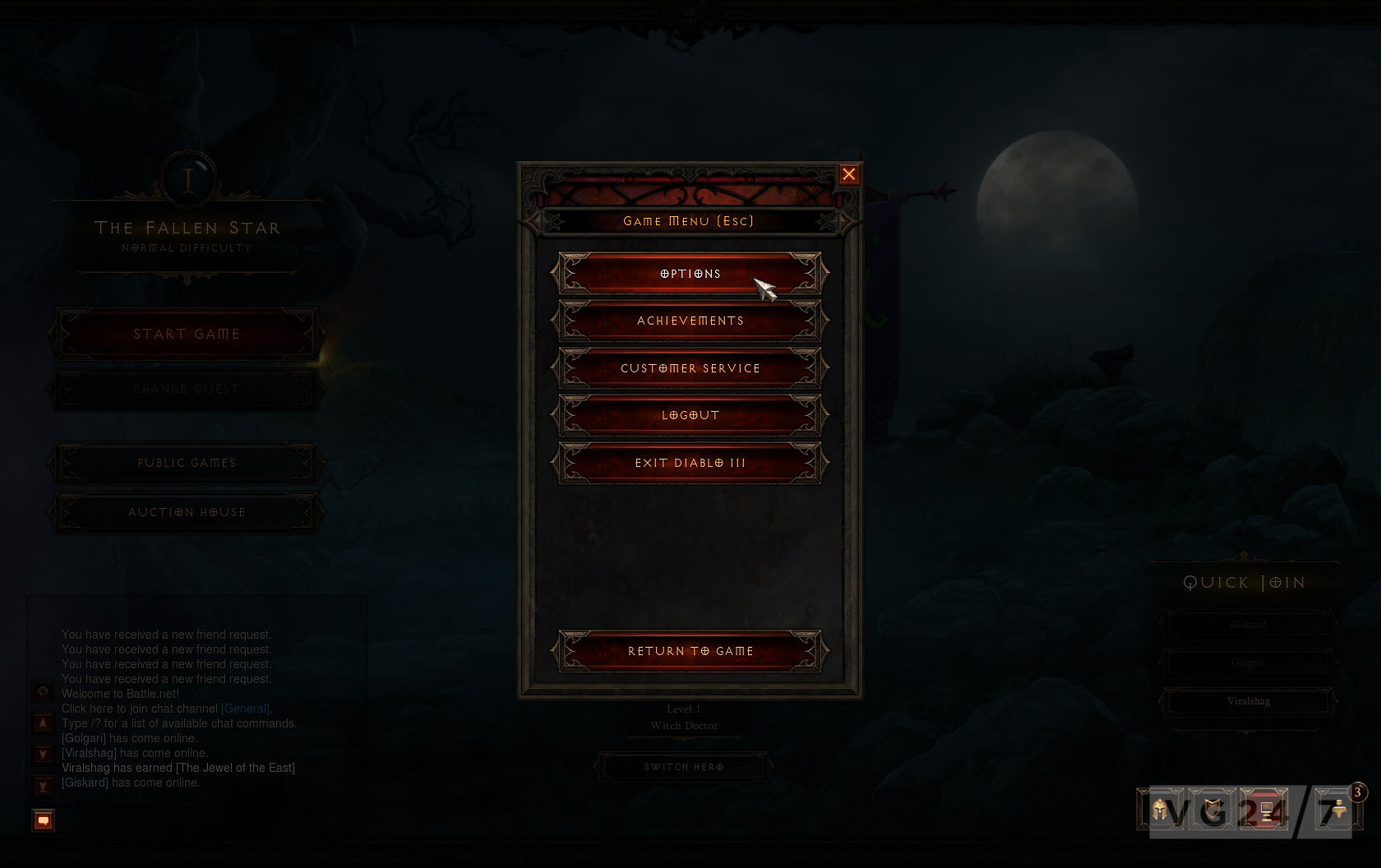This screenshot has width=1381, height=868.
Task: Select Achievements from the Game Menu
Action: [689, 321]
